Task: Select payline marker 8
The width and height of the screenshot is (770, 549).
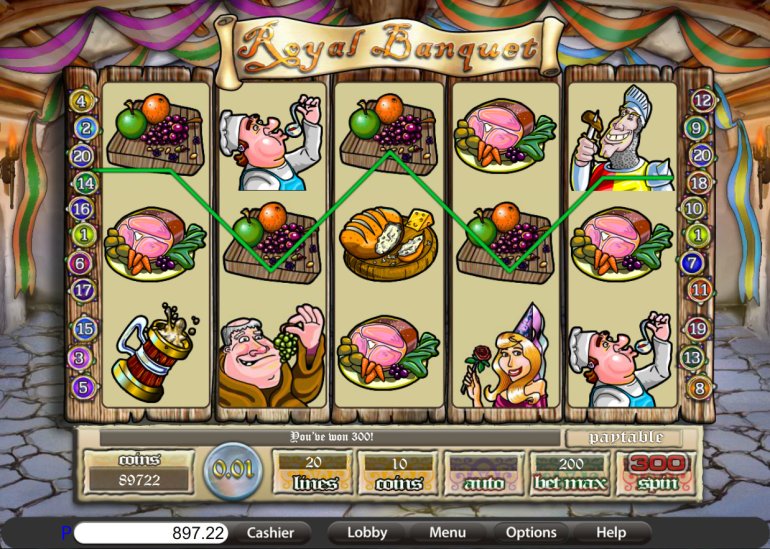Action: (701, 387)
